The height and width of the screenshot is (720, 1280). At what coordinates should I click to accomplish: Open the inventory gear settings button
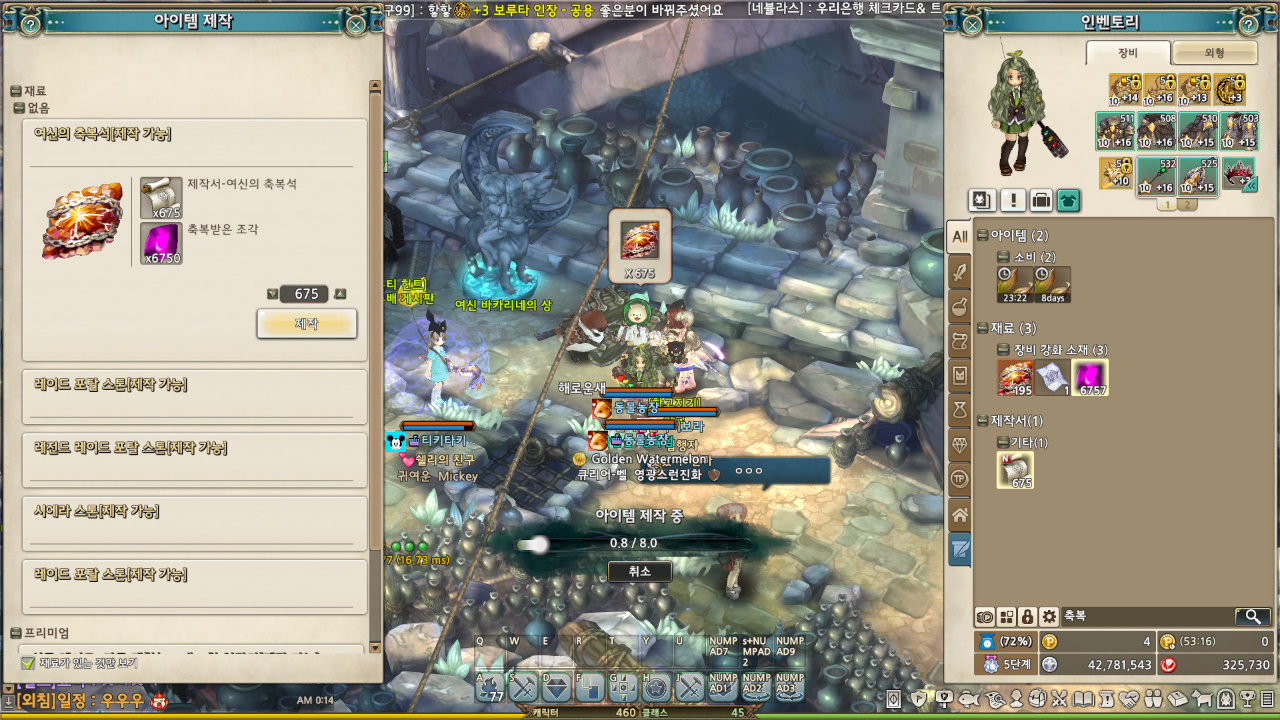pos(1048,617)
